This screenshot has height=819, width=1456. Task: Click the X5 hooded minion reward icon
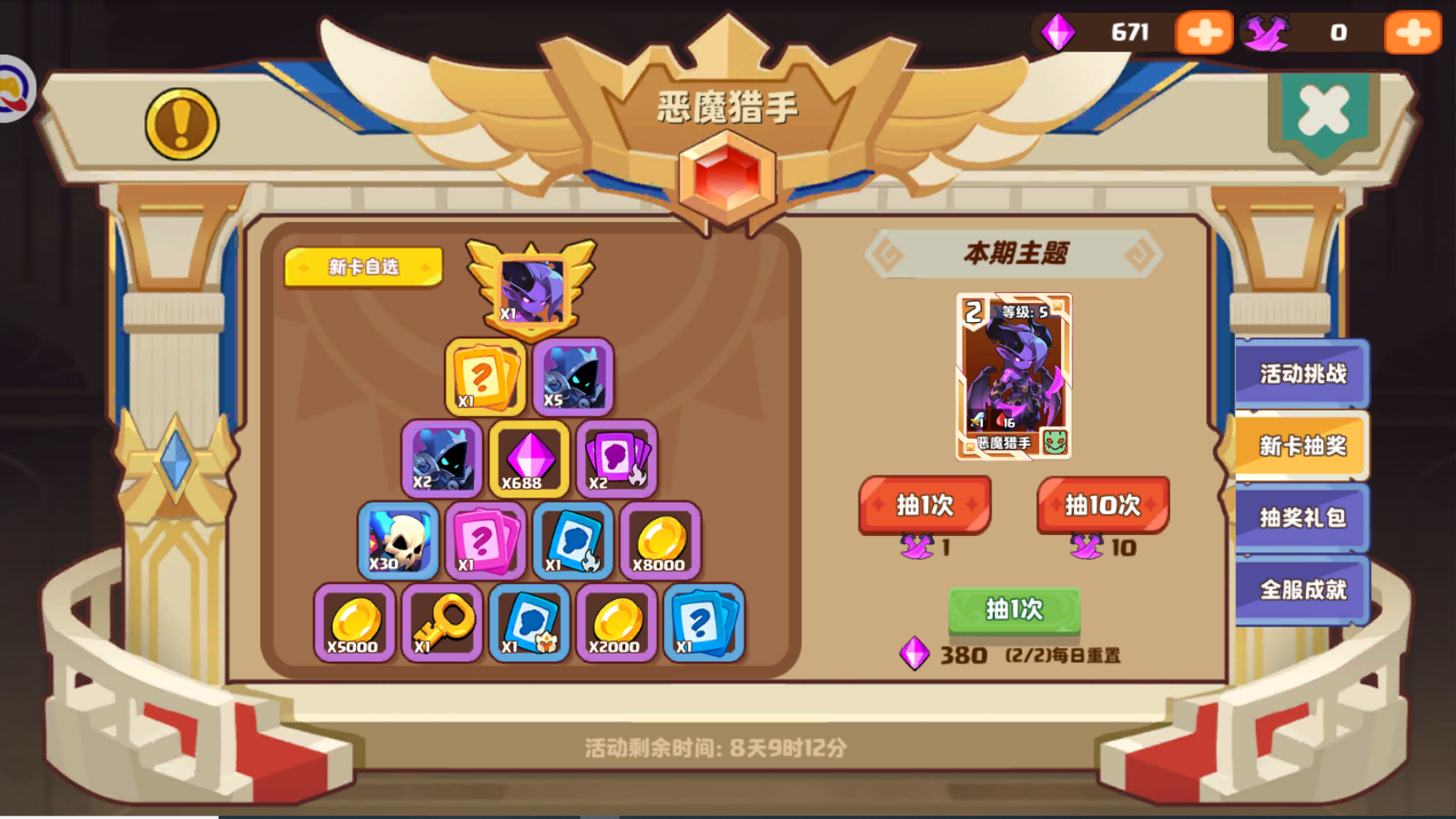click(x=573, y=379)
